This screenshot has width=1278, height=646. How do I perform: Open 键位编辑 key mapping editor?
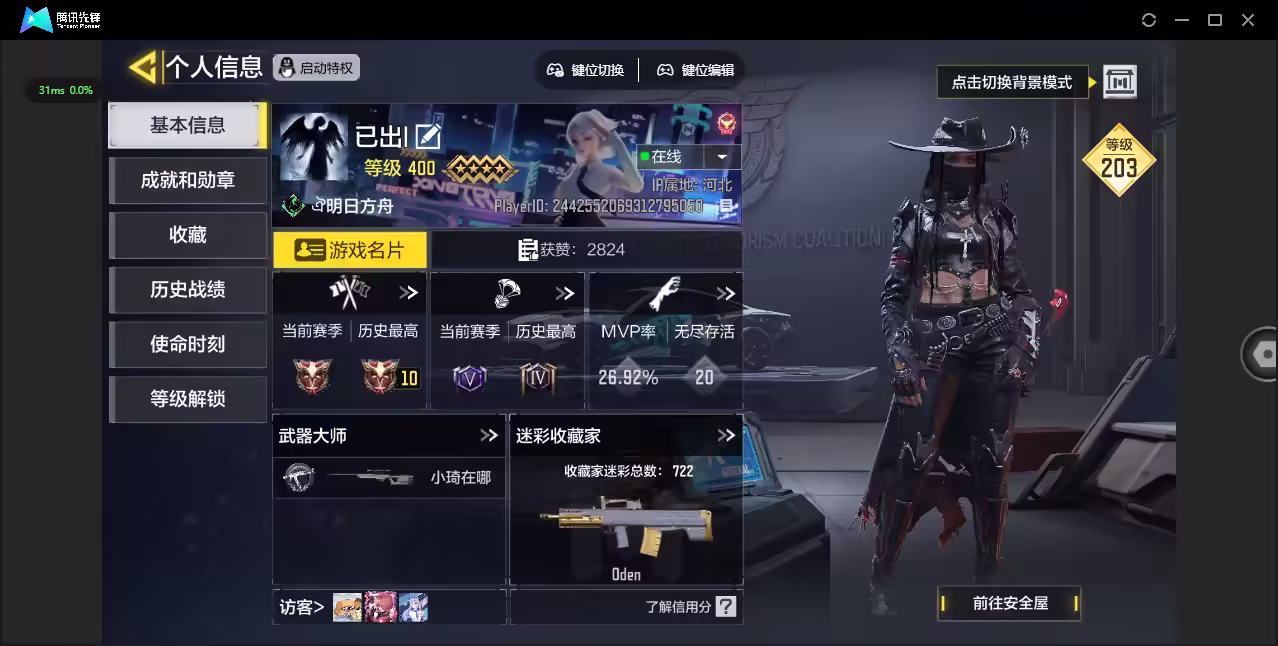coord(695,70)
